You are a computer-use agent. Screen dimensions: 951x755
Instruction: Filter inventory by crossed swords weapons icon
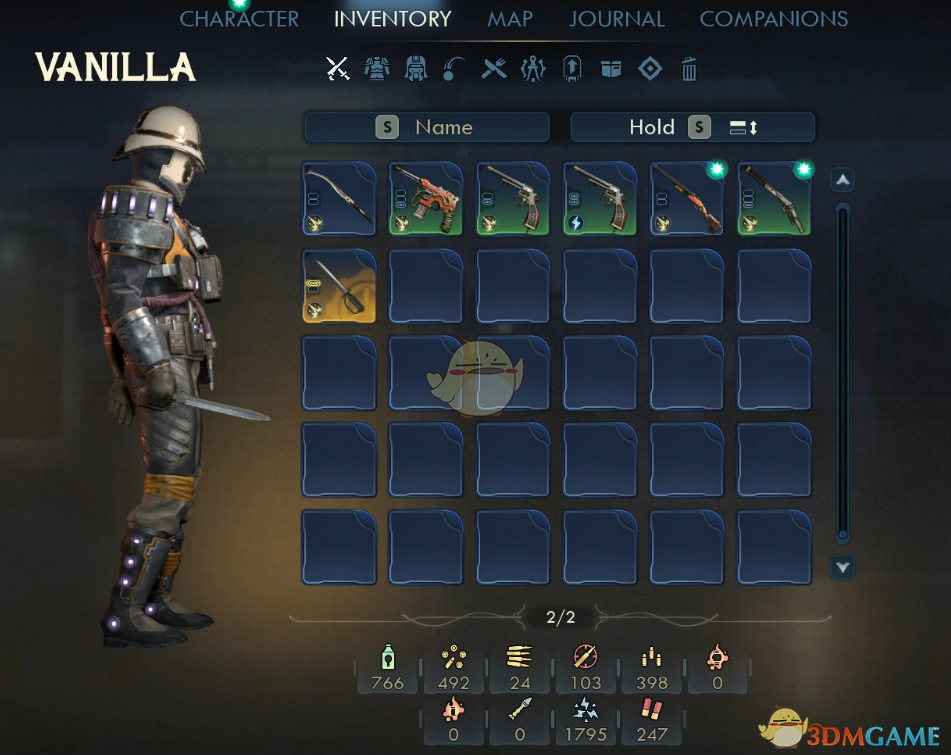click(338, 69)
